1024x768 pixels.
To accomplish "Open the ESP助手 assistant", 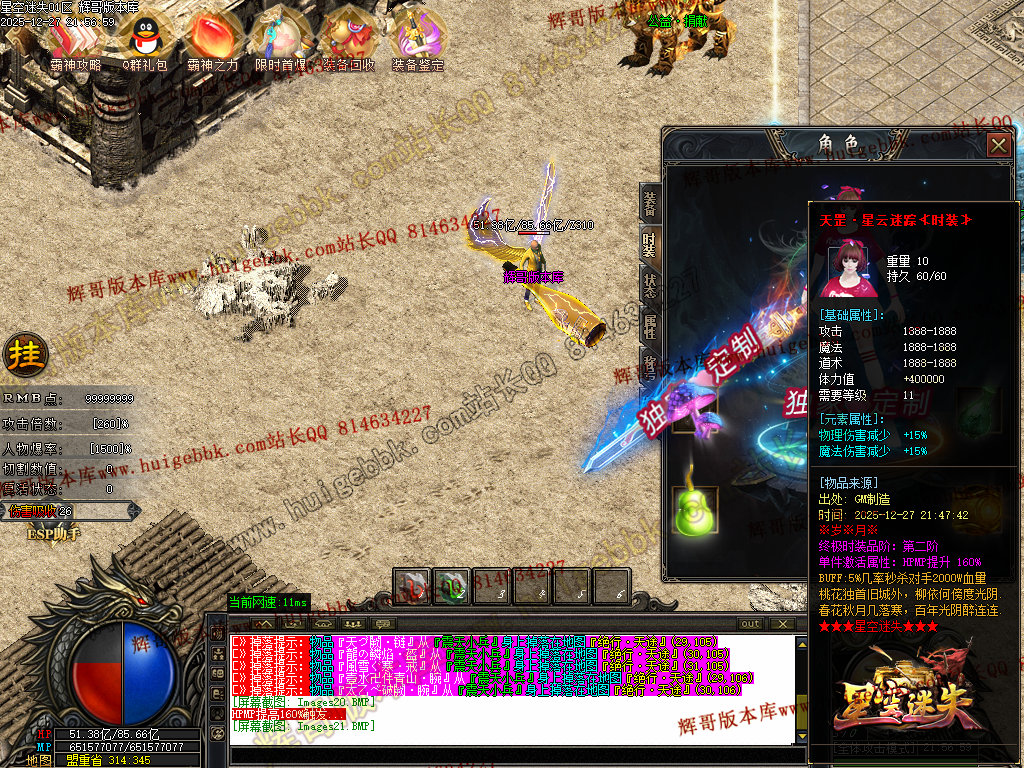I will 52,534.
